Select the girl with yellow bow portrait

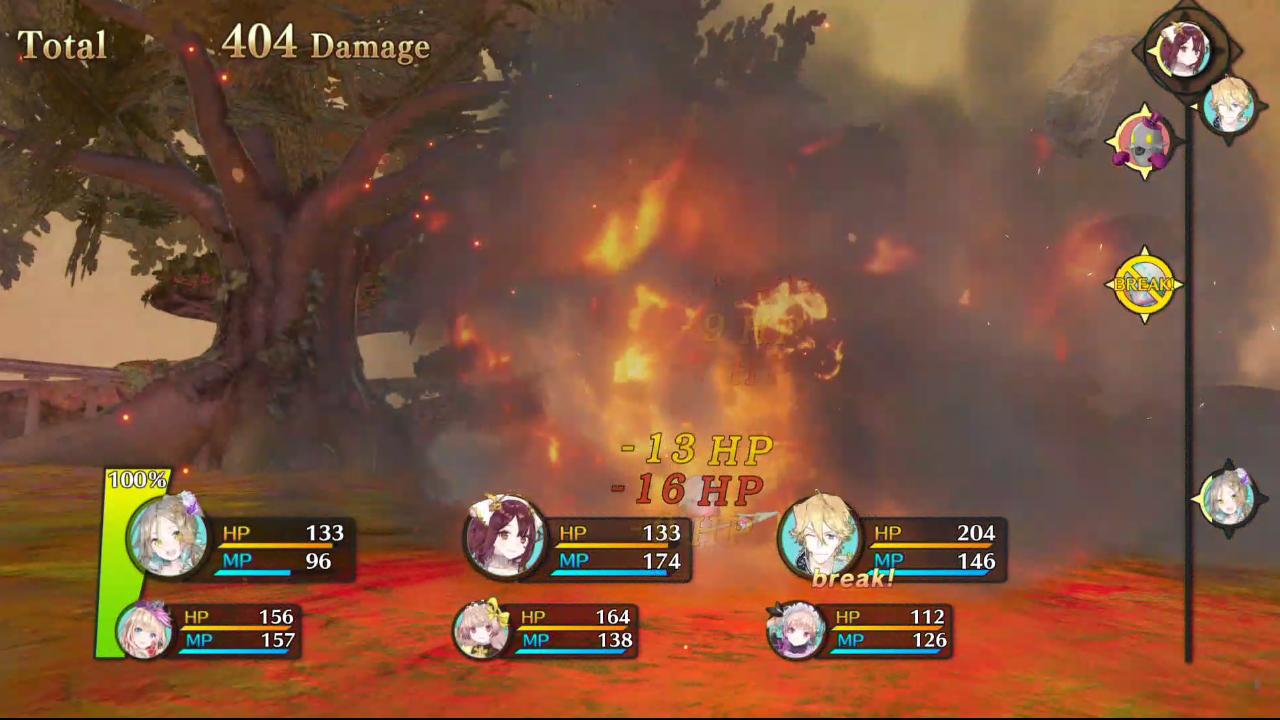[481, 630]
